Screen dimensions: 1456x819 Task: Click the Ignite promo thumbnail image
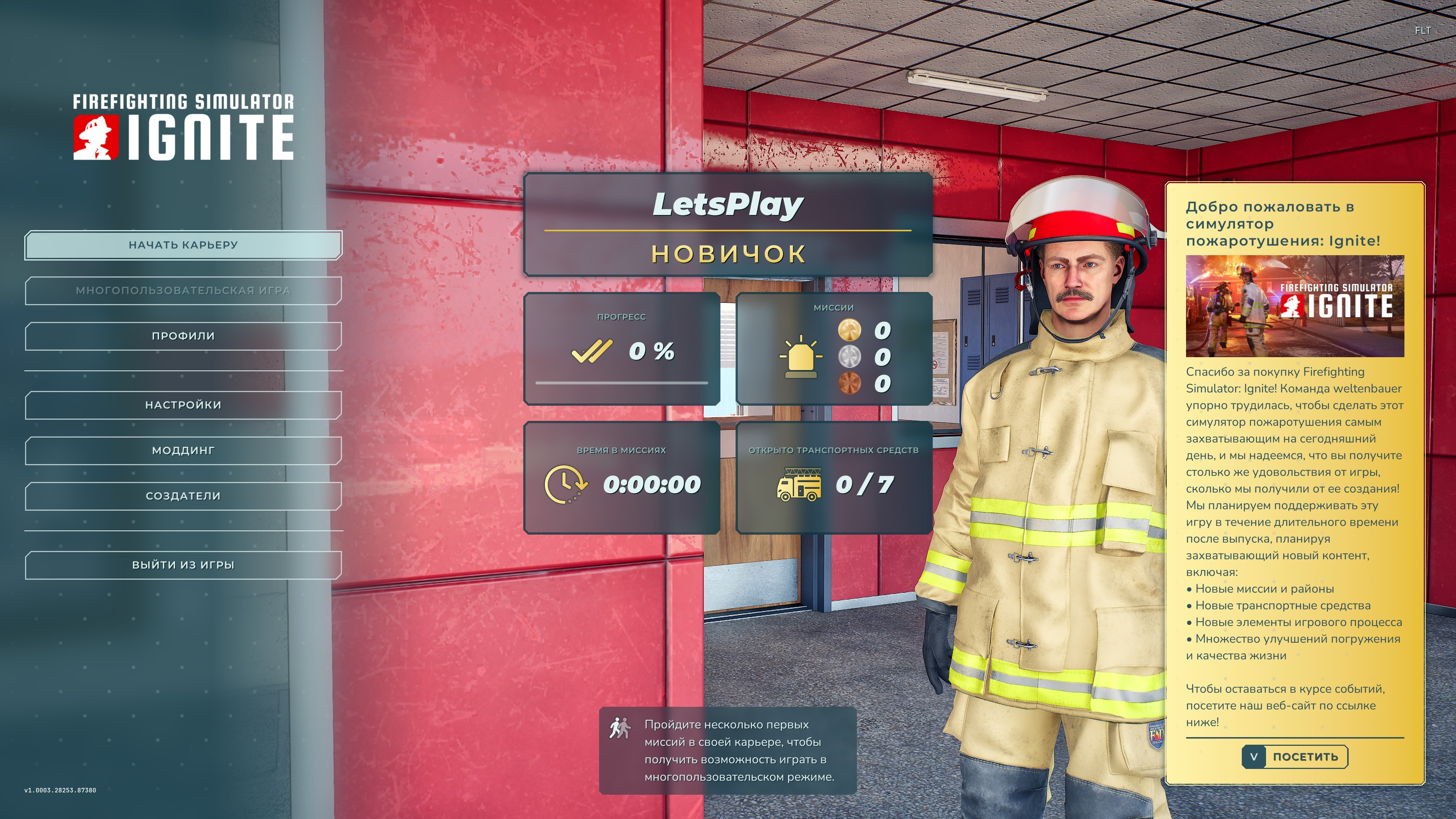pos(1294,306)
